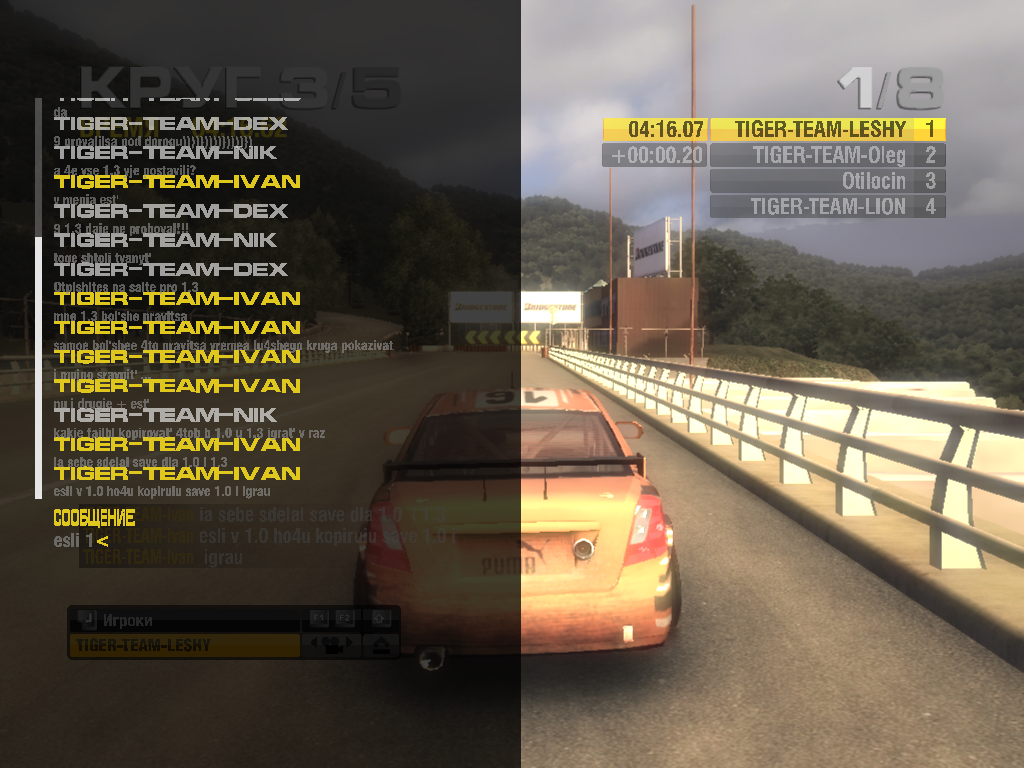Select TIGER-TEAM-LION in the standings list
The width and height of the screenshot is (1024, 768).
coord(828,207)
